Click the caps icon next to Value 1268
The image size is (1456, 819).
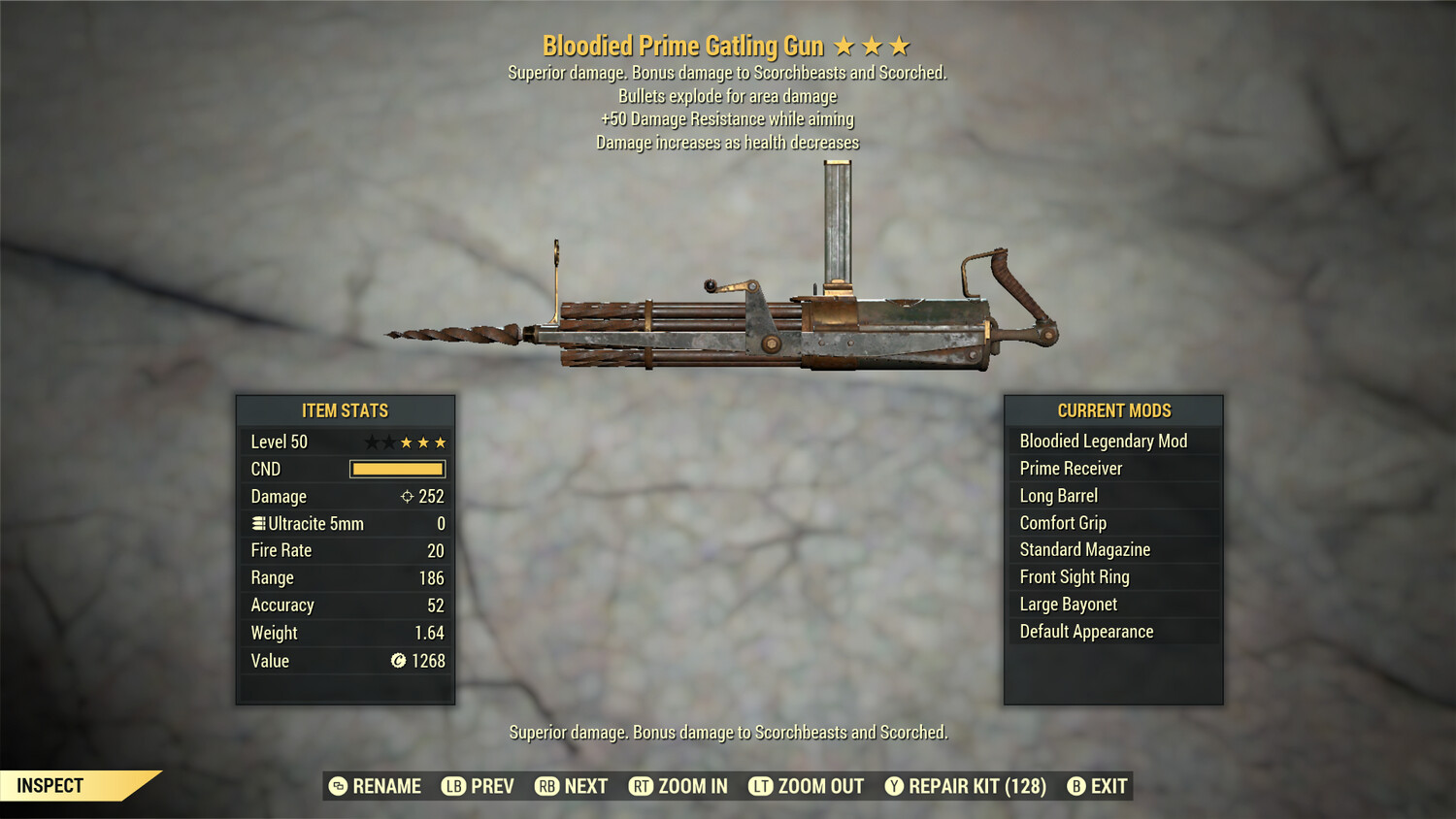(401, 661)
